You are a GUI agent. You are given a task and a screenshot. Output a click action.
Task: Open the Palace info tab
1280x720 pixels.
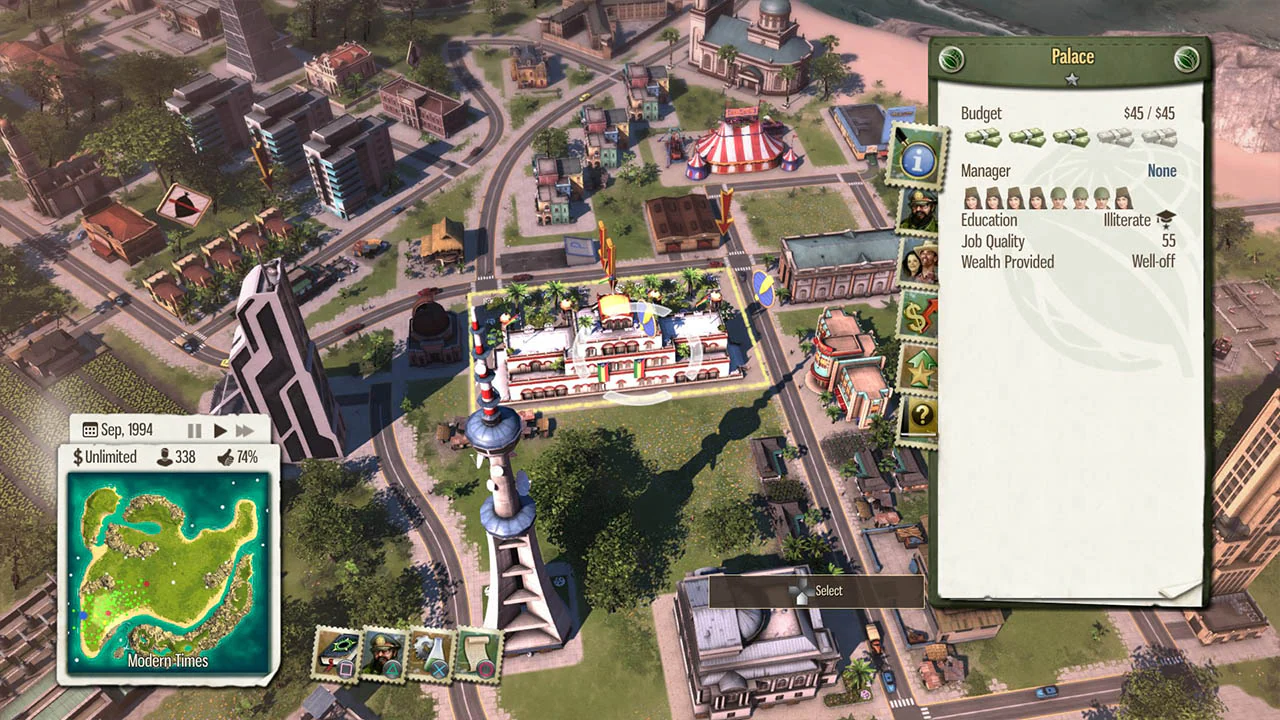(x=918, y=158)
